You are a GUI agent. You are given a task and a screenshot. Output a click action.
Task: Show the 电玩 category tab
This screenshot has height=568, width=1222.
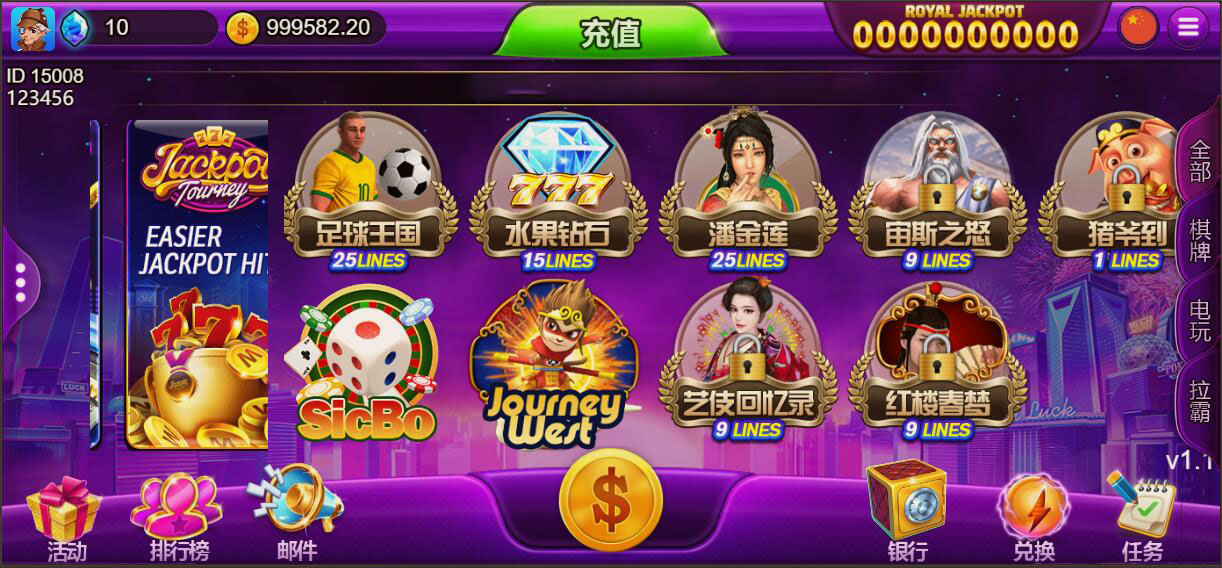[1200, 320]
